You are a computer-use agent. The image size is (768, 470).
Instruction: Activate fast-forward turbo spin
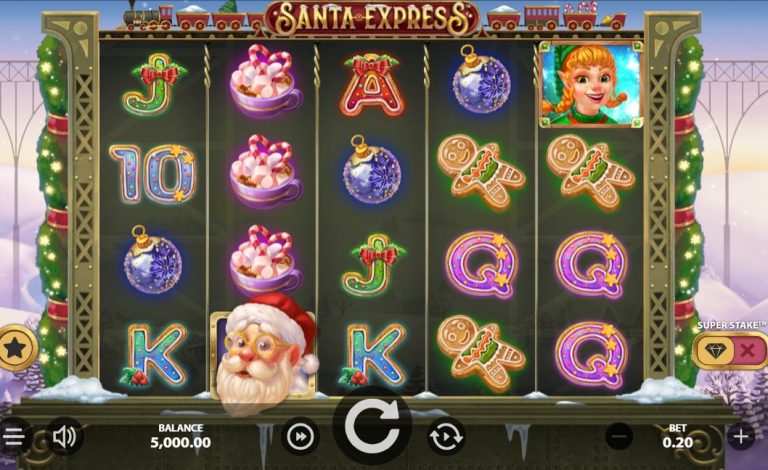[298, 436]
